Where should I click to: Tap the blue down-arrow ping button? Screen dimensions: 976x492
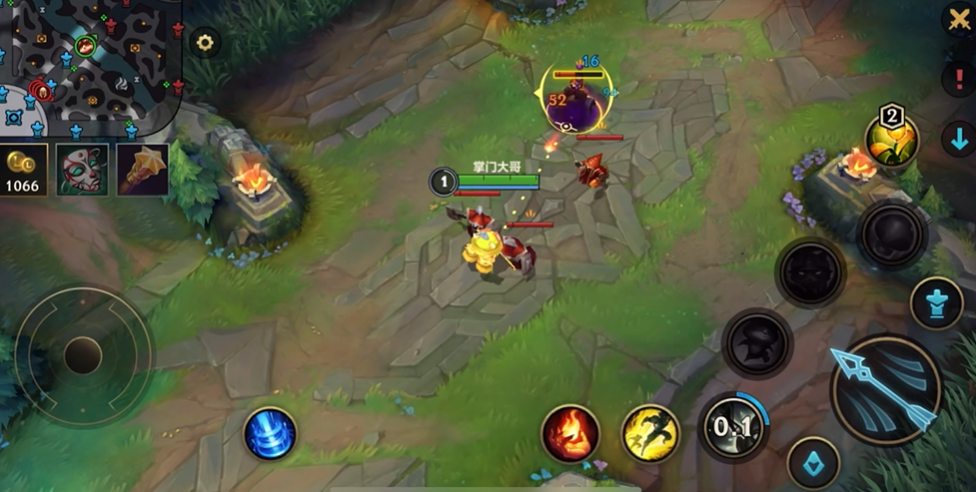pos(958,139)
